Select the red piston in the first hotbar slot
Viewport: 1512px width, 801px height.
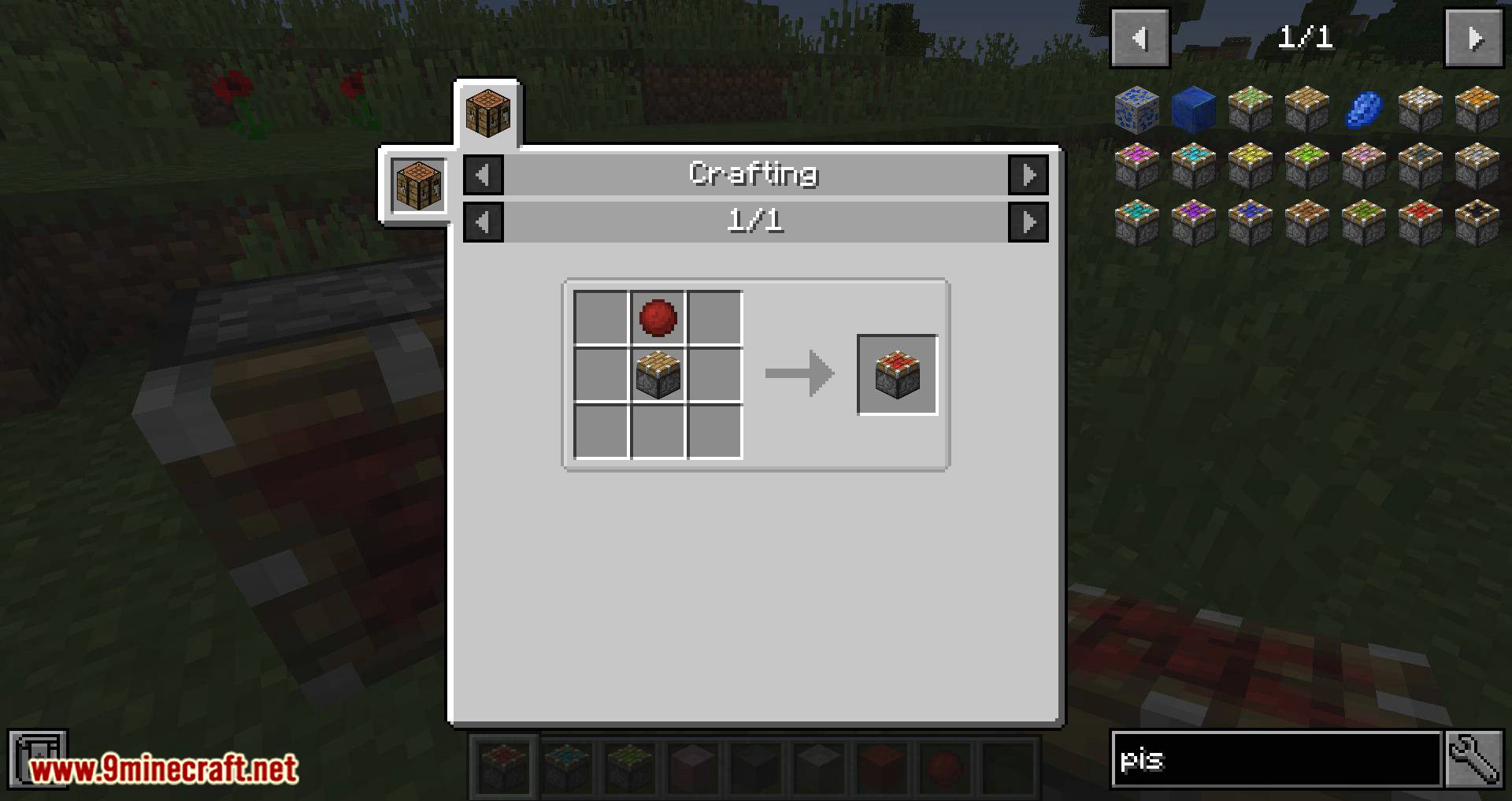502,766
